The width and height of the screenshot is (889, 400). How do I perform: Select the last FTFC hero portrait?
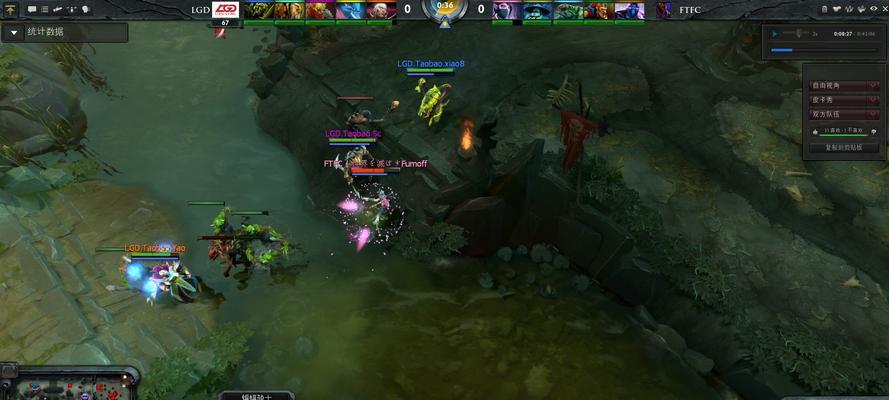pos(630,11)
